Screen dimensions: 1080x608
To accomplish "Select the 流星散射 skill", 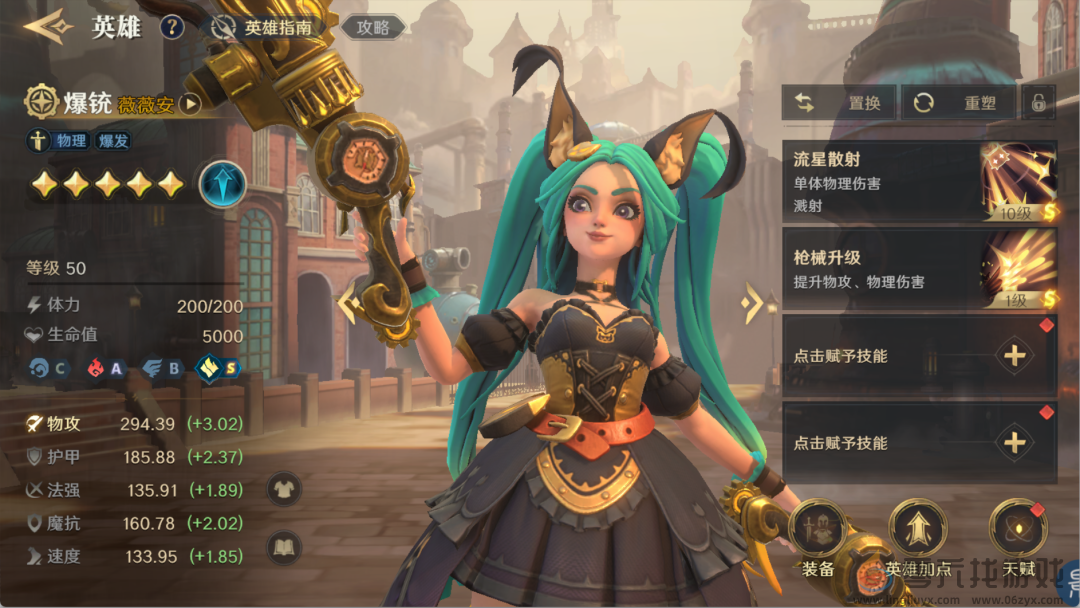I will pyautogui.click(x=919, y=181).
